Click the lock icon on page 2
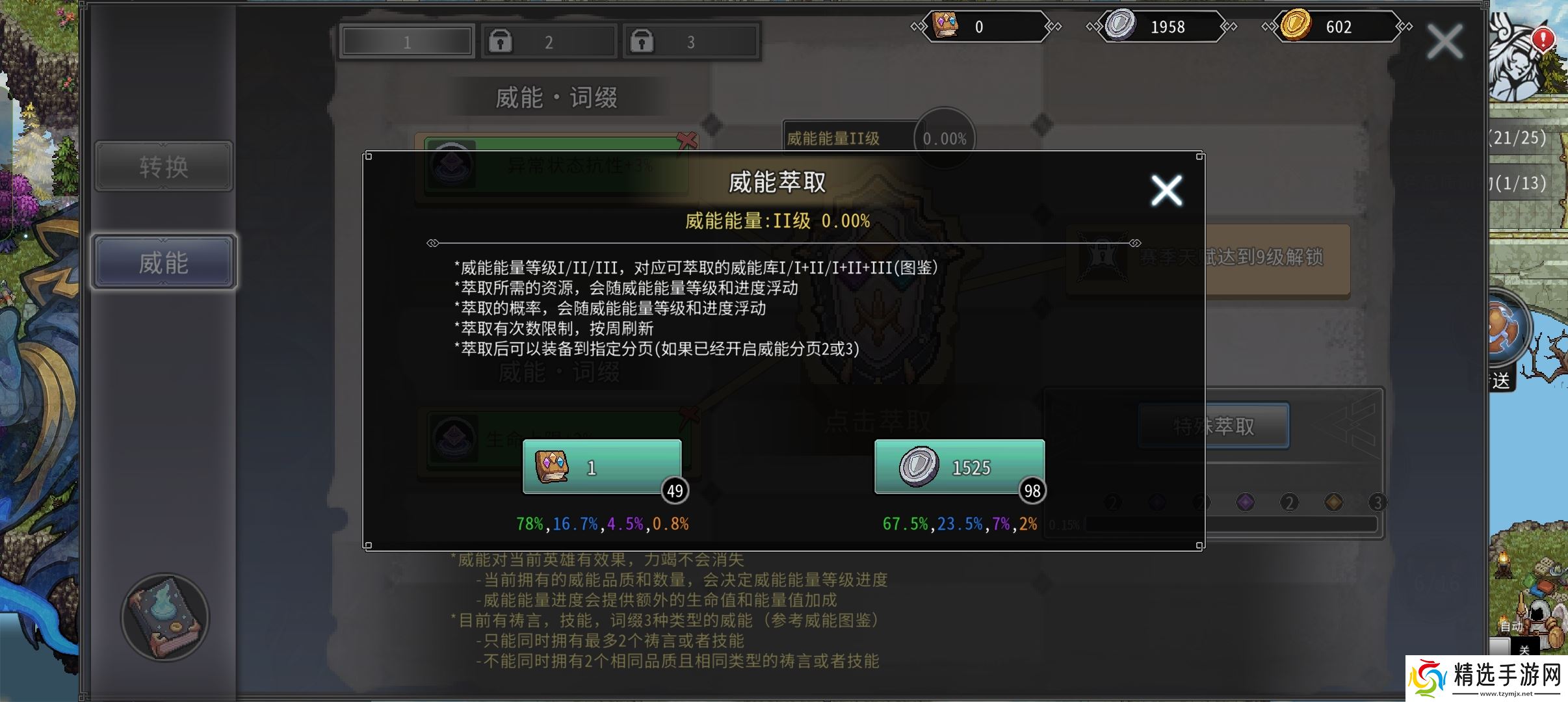 pos(501,40)
